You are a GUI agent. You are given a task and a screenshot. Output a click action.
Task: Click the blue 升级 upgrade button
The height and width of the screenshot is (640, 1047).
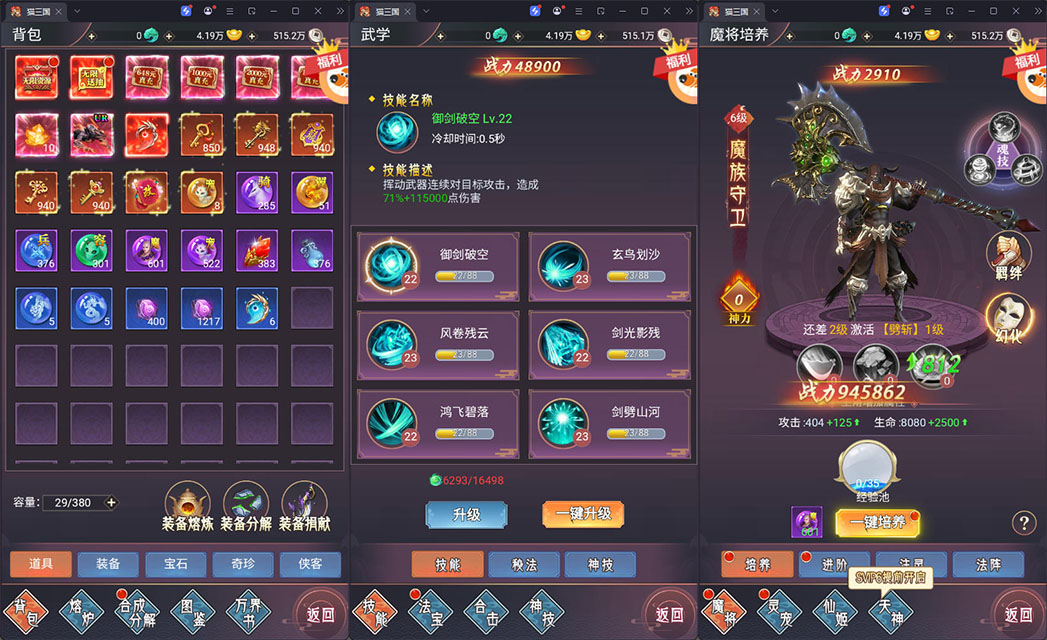(466, 514)
